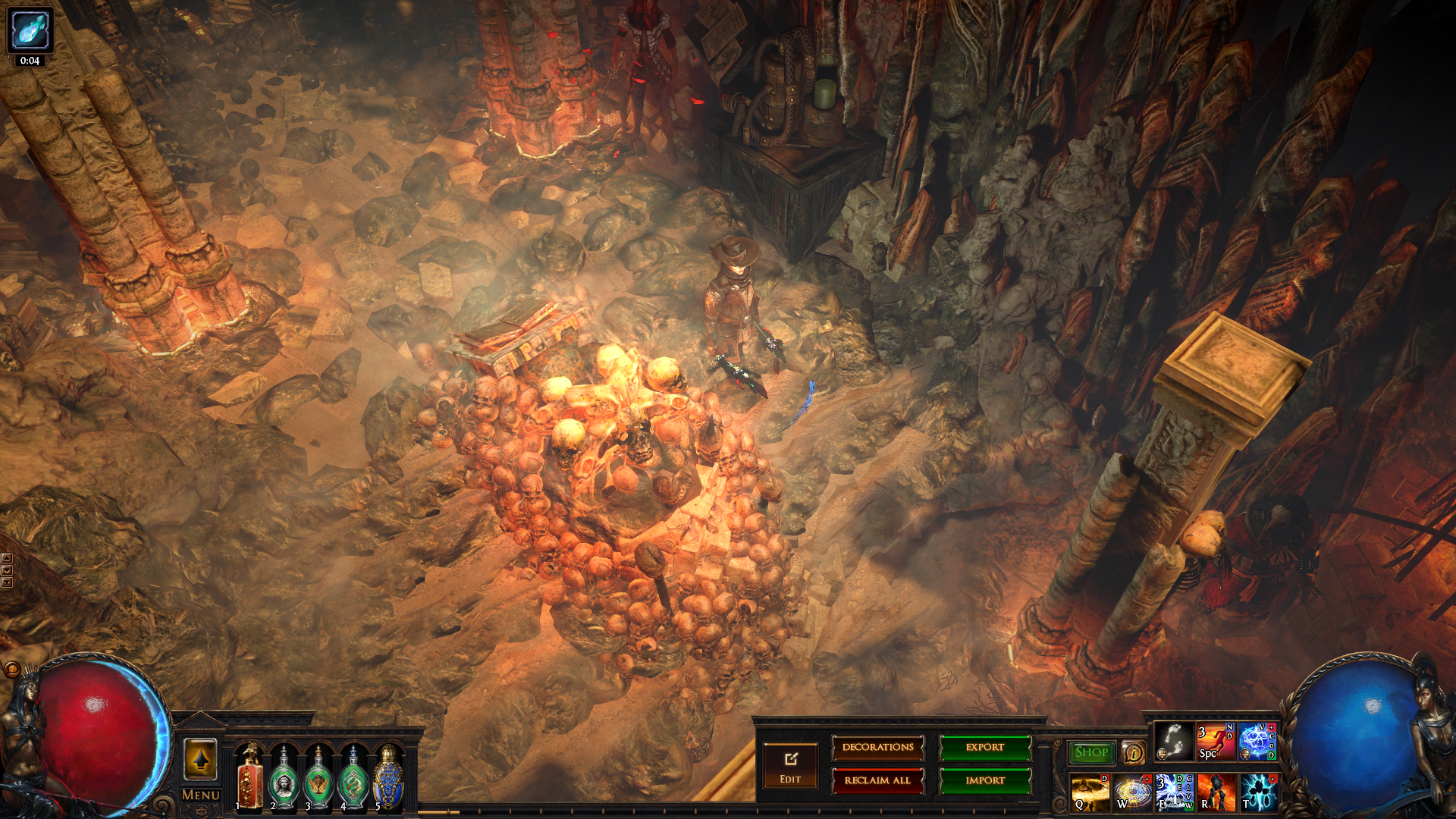Screen dimensions: 1456x819
Task: Activate the red dash skill on Spc
Action: (x=1215, y=741)
